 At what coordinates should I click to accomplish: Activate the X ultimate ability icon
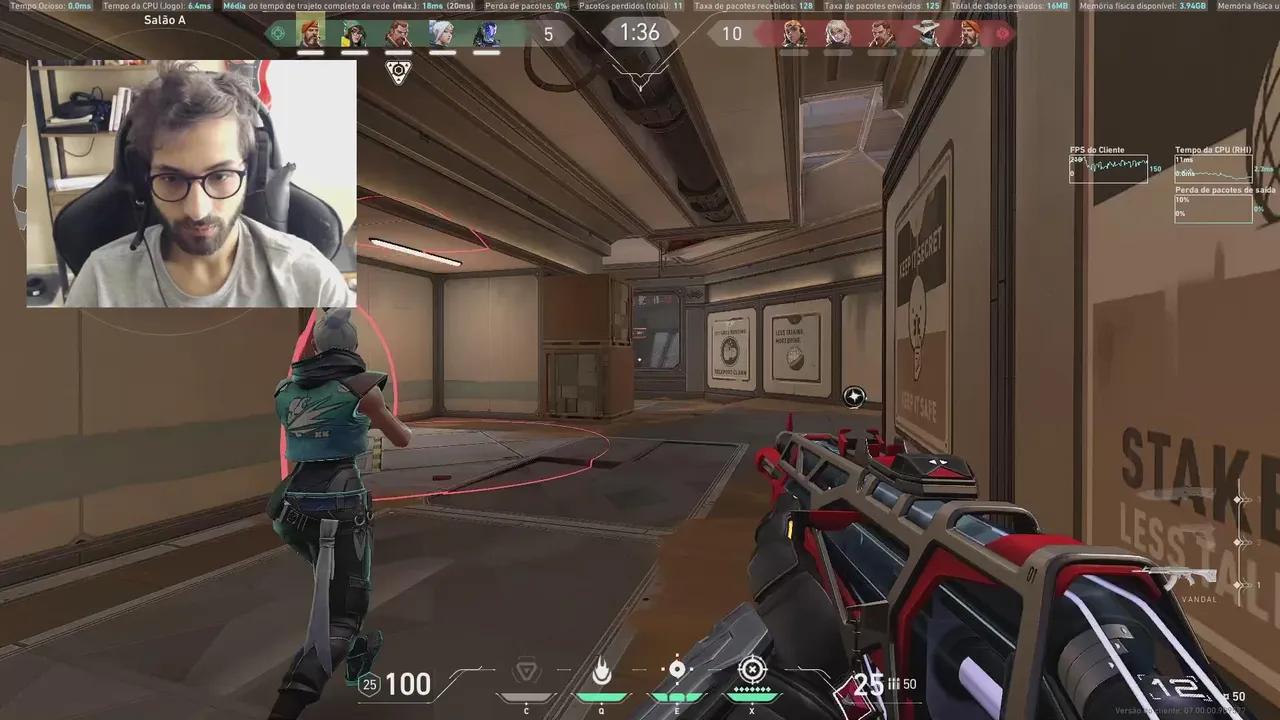752,670
